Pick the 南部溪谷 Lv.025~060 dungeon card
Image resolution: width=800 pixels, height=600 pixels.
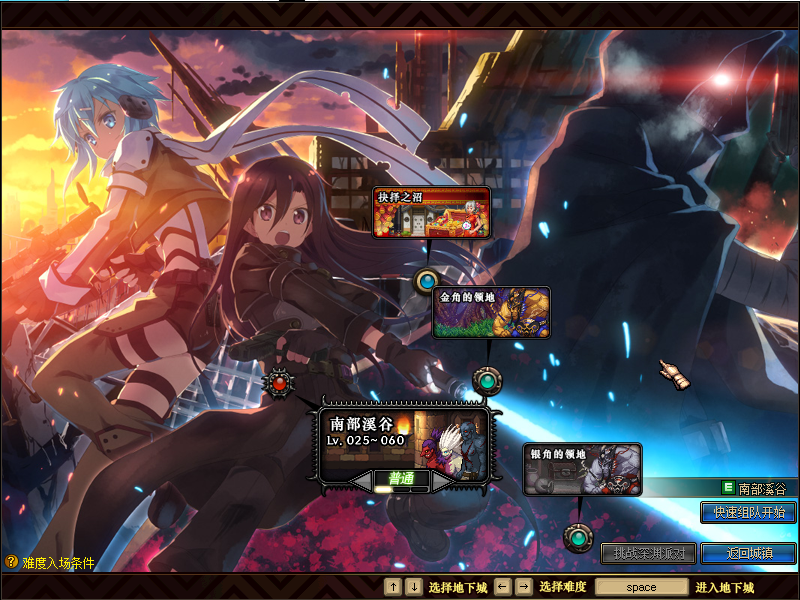[x=404, y=440]
